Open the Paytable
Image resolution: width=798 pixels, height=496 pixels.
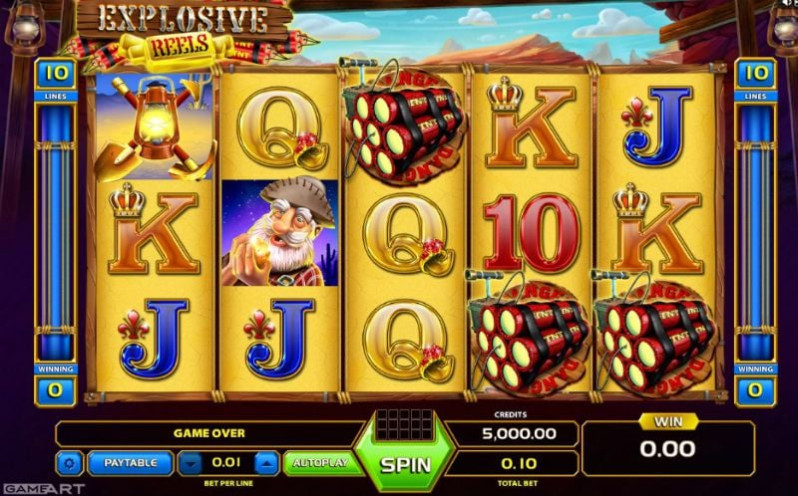[x=130, y=463]
